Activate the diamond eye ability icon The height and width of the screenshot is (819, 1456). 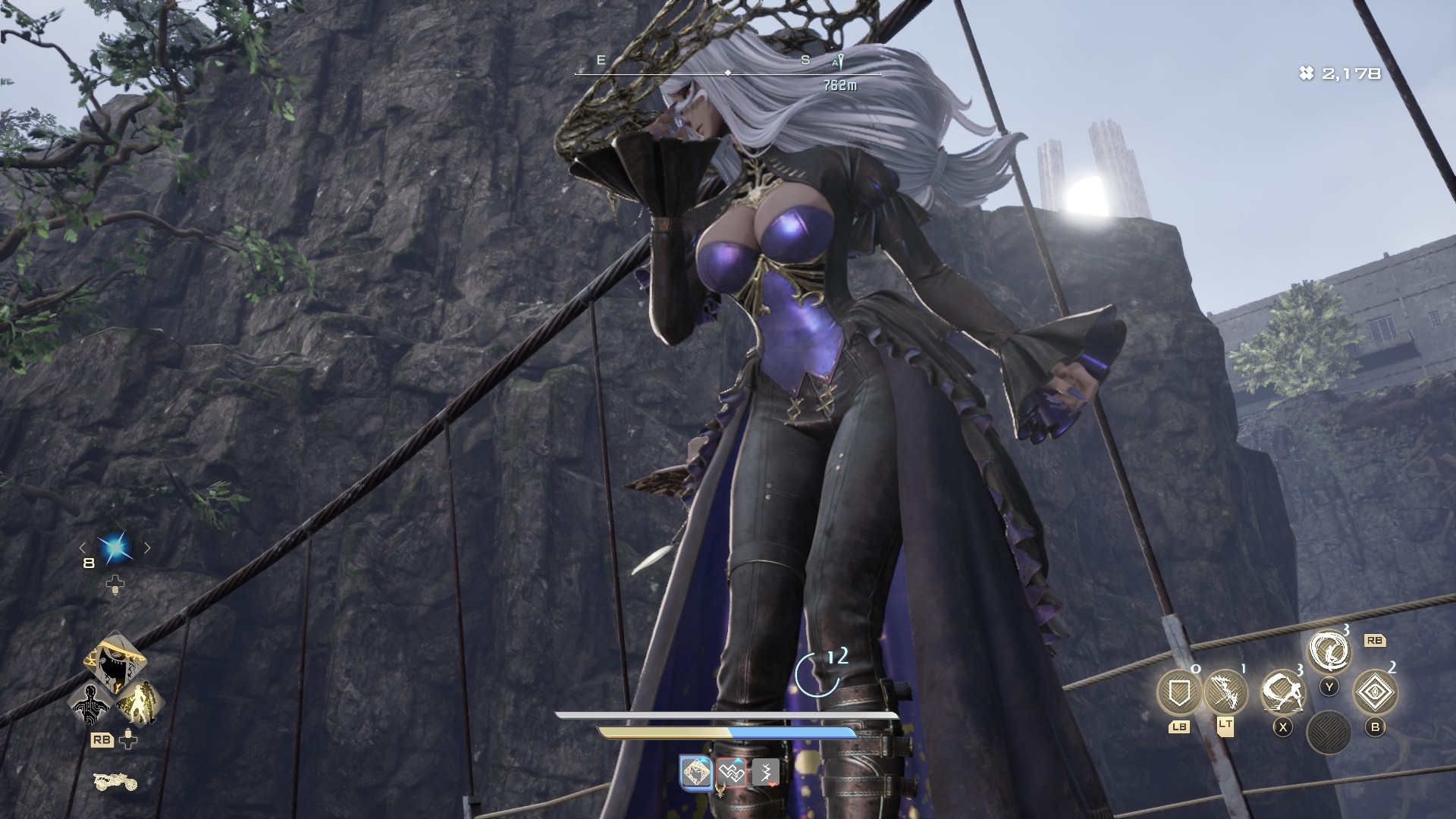(x=1375, y=692)
